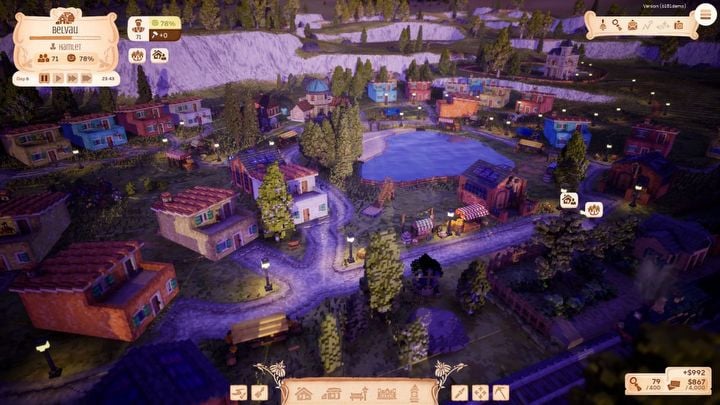Select the pickaxe demolish tool
The width and height of the screenshot is (720, 405).
point(501,393)
